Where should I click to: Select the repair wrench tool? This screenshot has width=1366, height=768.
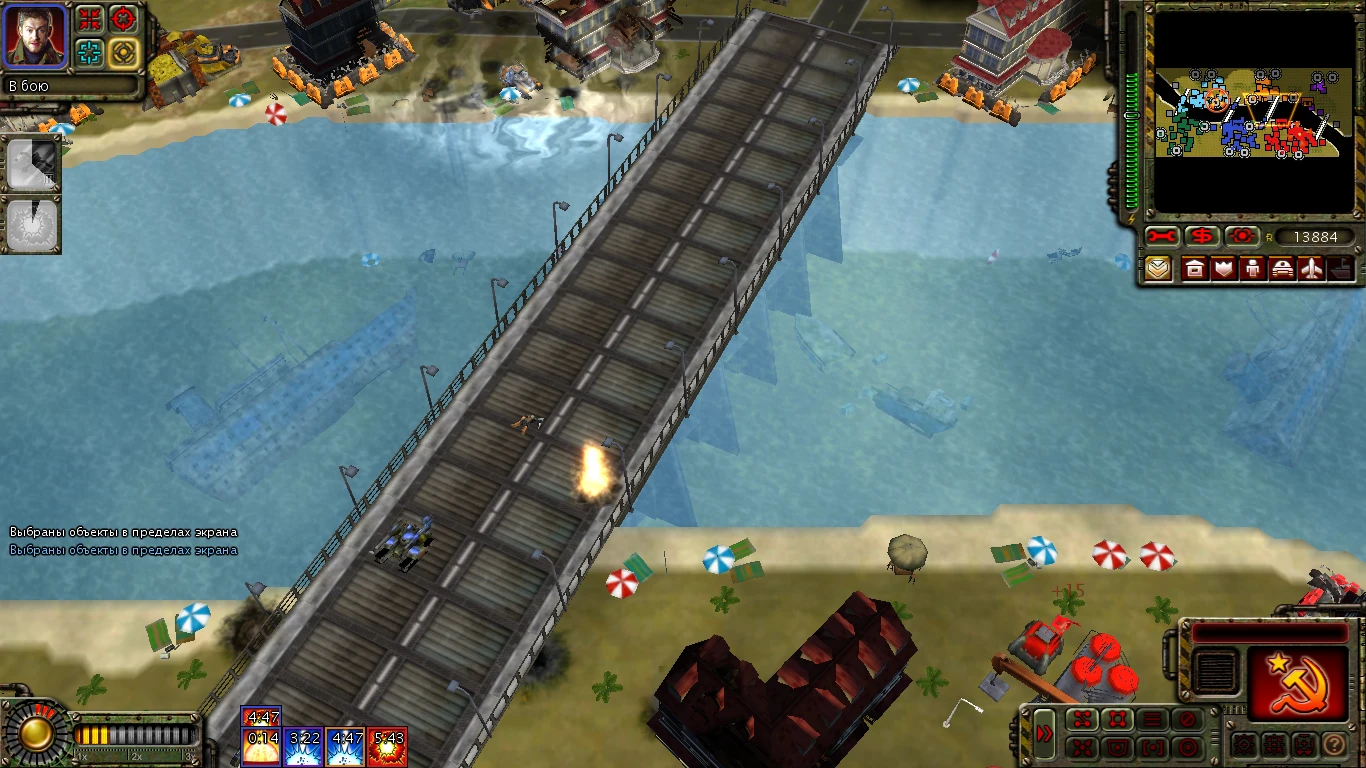click(x=1160, y=237)
